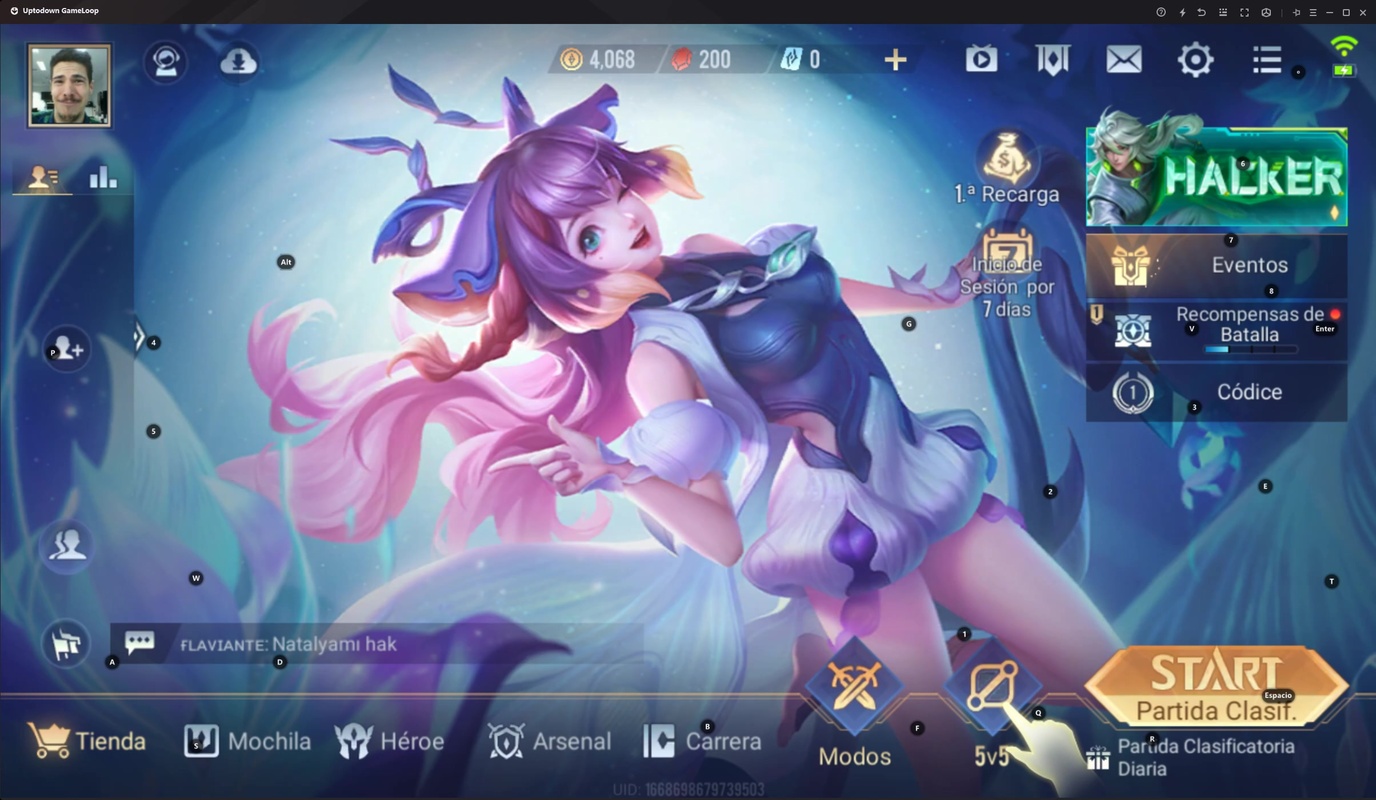Open Recompensas de Batalla

click(x=1216, y=328)
